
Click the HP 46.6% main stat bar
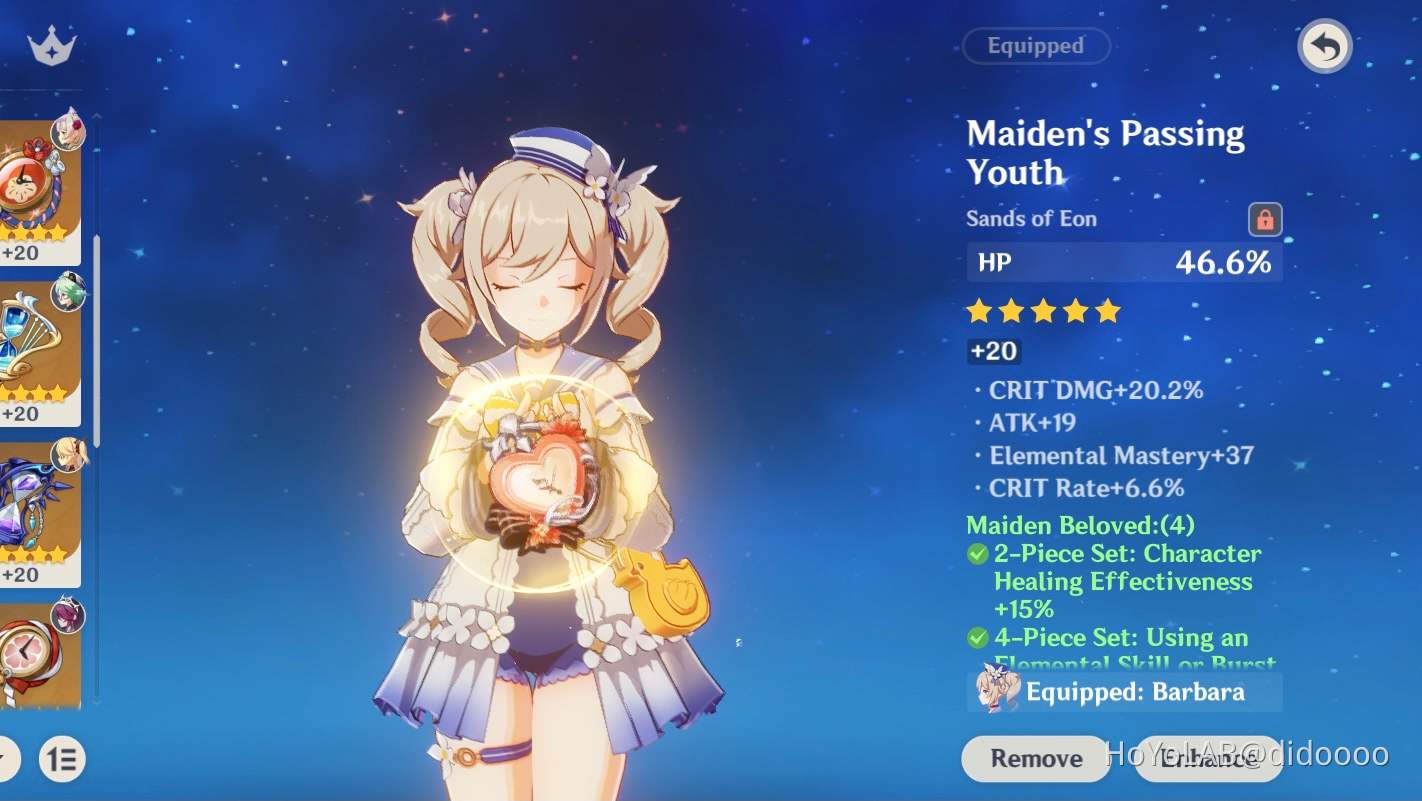tap(1123, 262)
